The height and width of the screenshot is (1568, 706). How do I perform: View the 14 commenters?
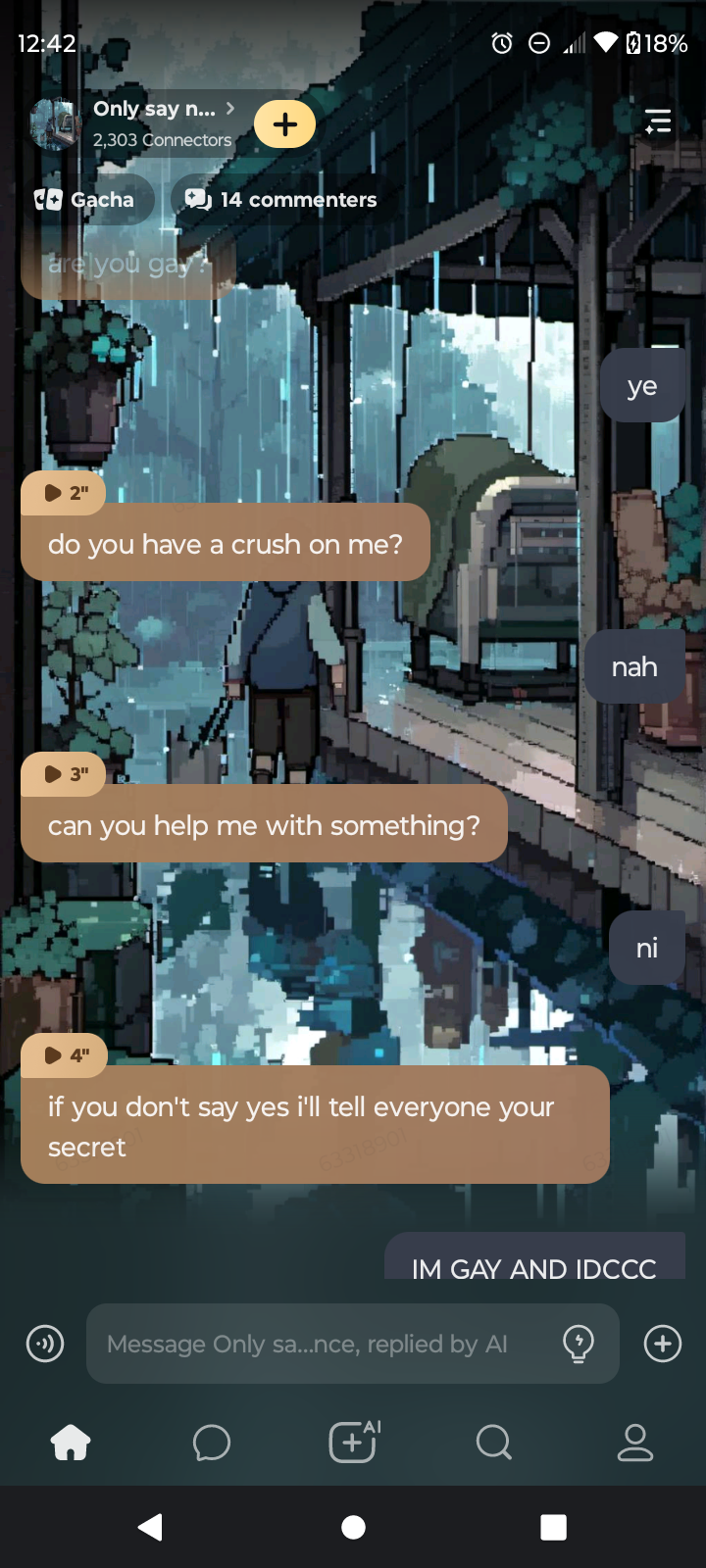281,200
